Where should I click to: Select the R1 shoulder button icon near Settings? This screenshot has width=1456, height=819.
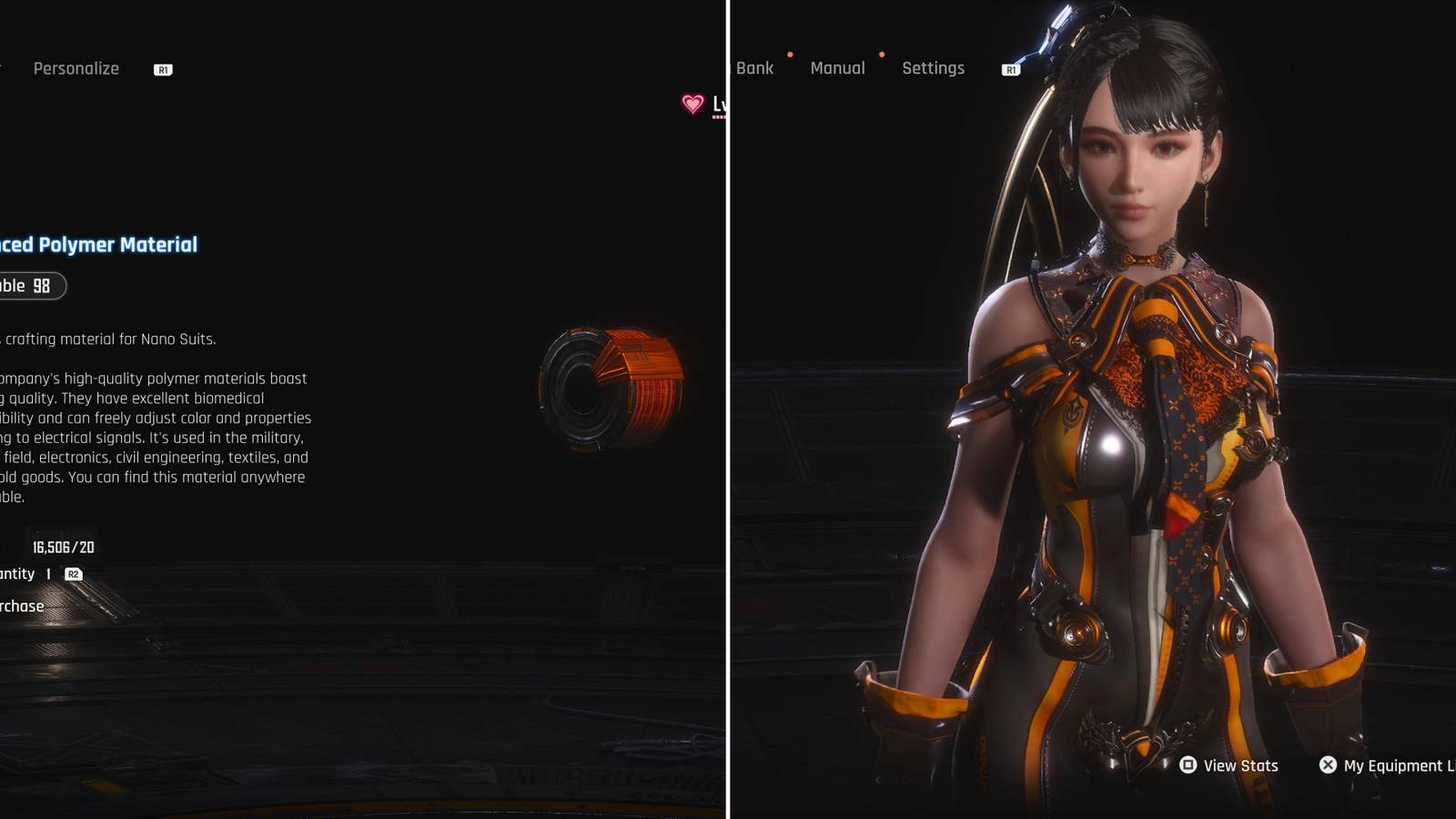pyautogui.click(x=1010, y=68)
